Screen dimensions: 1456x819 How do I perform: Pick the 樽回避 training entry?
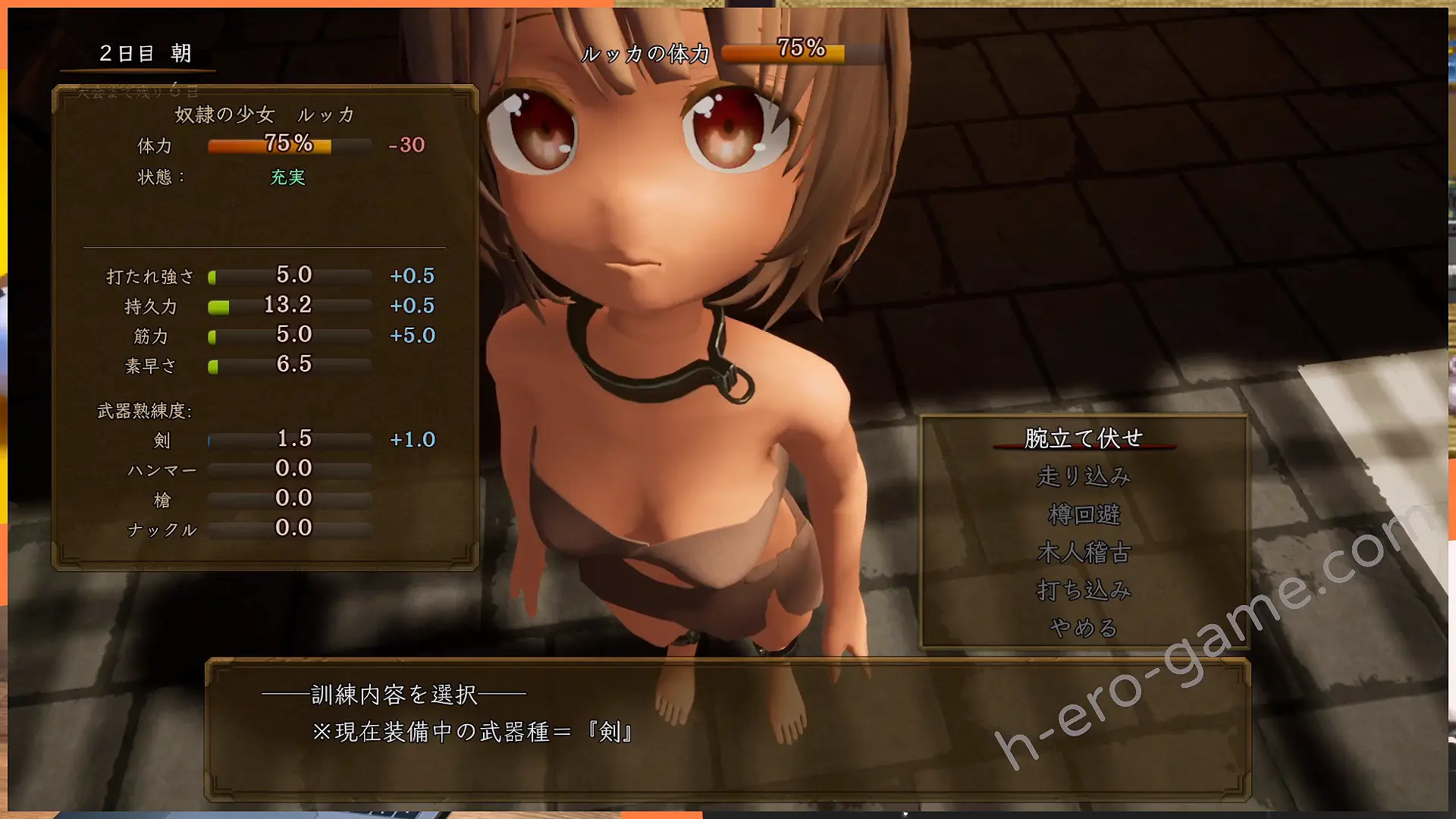coord(1084,514)
